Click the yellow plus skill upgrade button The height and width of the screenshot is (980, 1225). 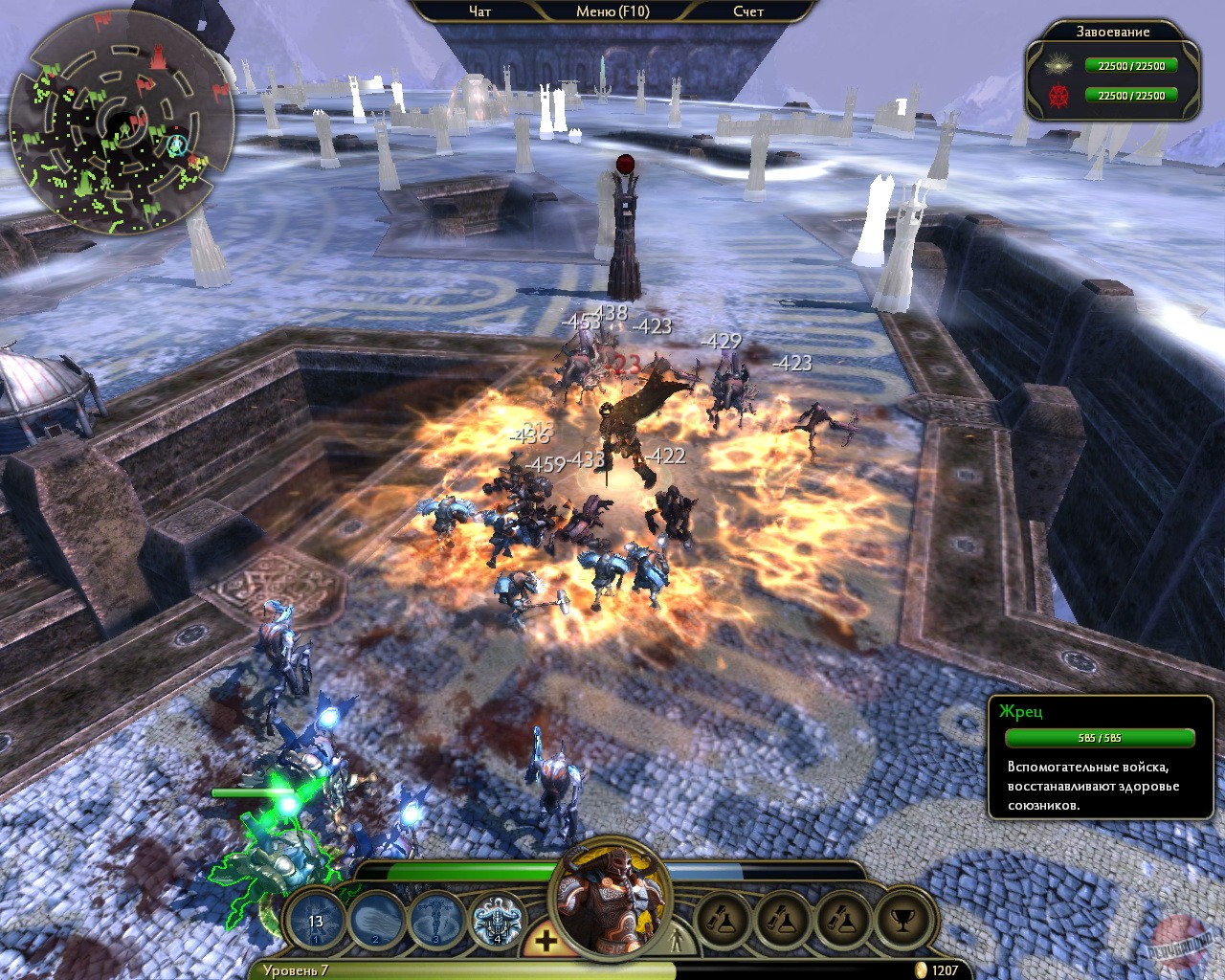546,940
